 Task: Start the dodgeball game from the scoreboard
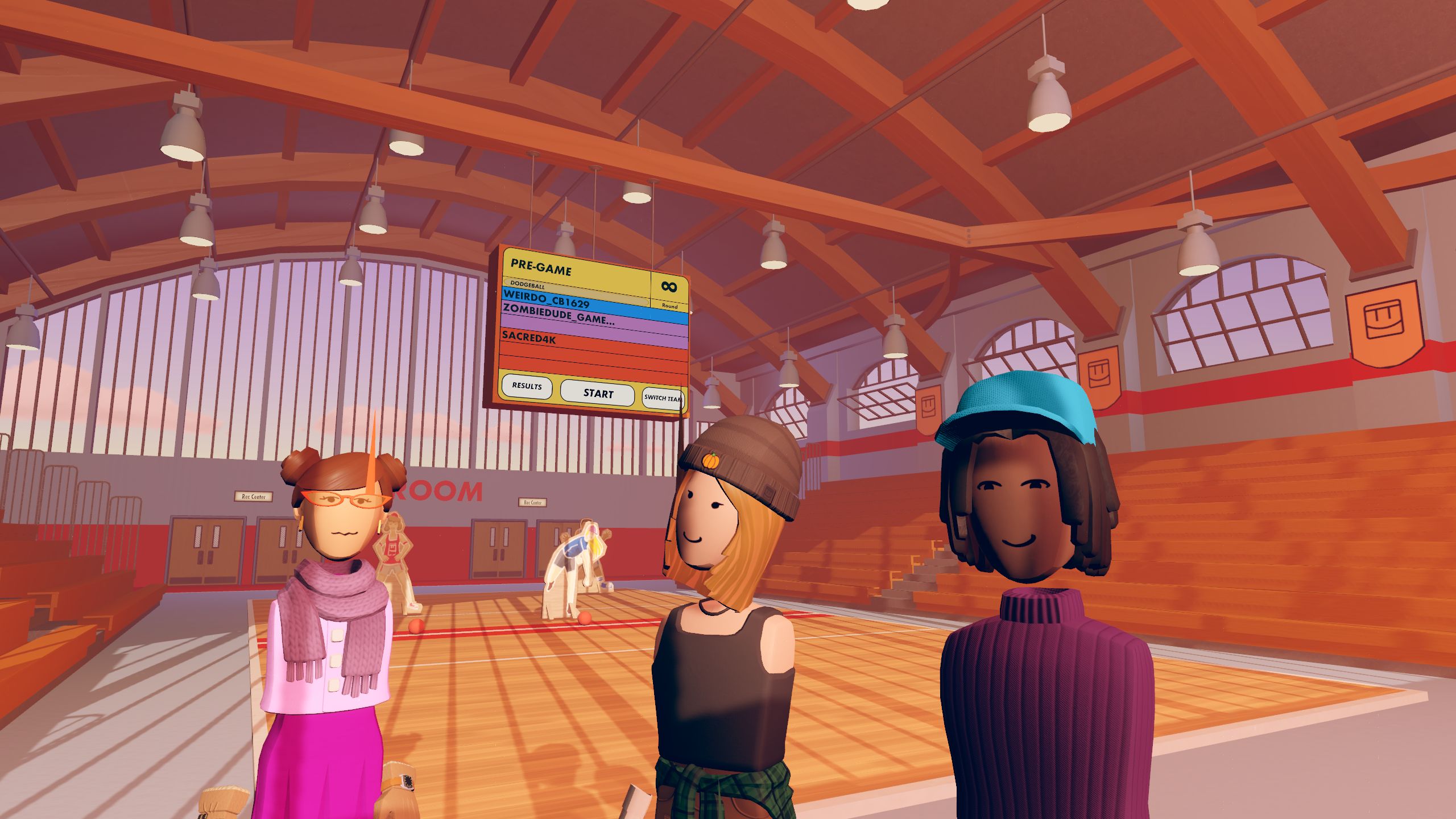point(597,393)
